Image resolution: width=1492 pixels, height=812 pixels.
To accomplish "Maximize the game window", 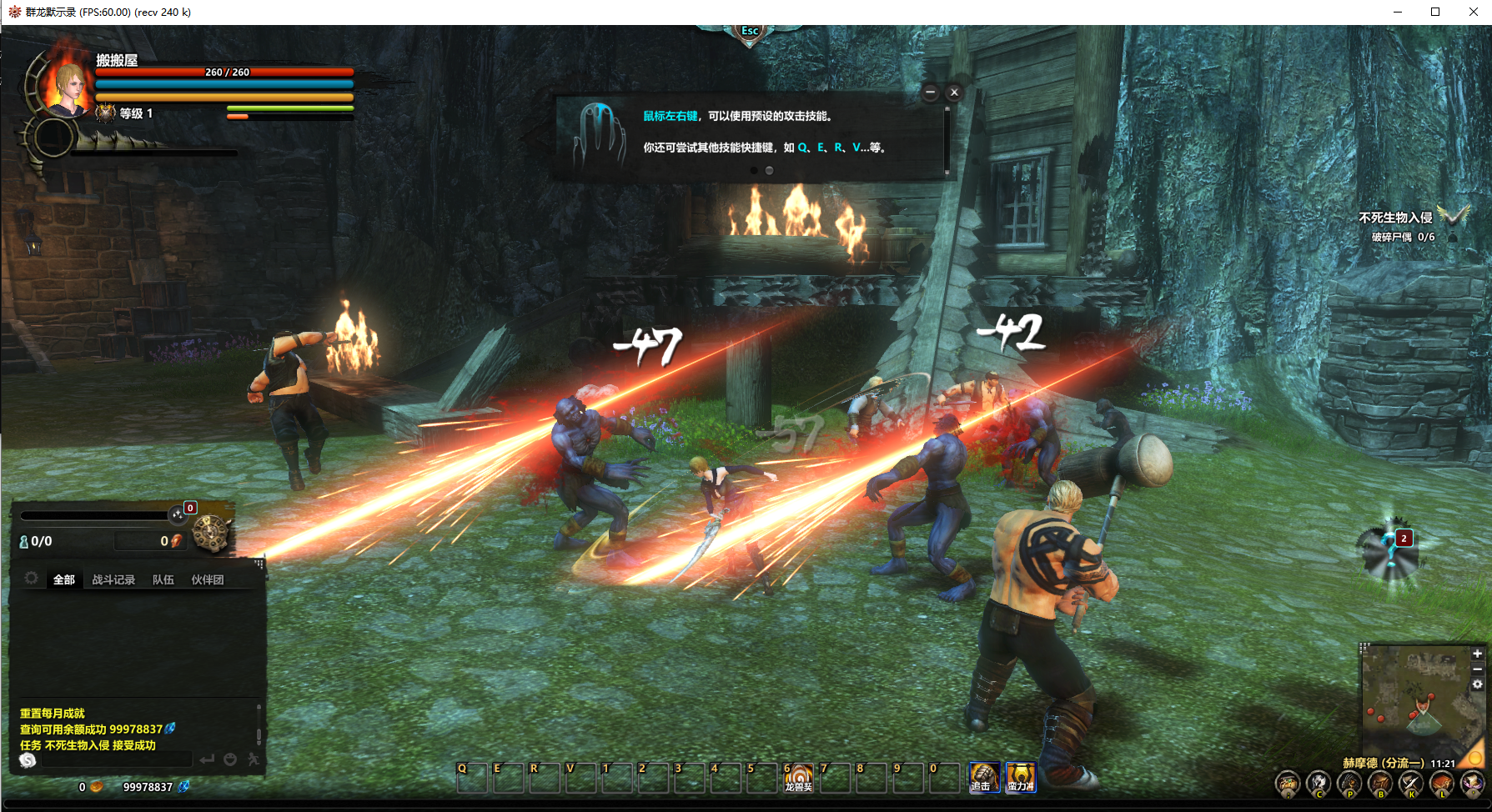I will point(1435,12).
